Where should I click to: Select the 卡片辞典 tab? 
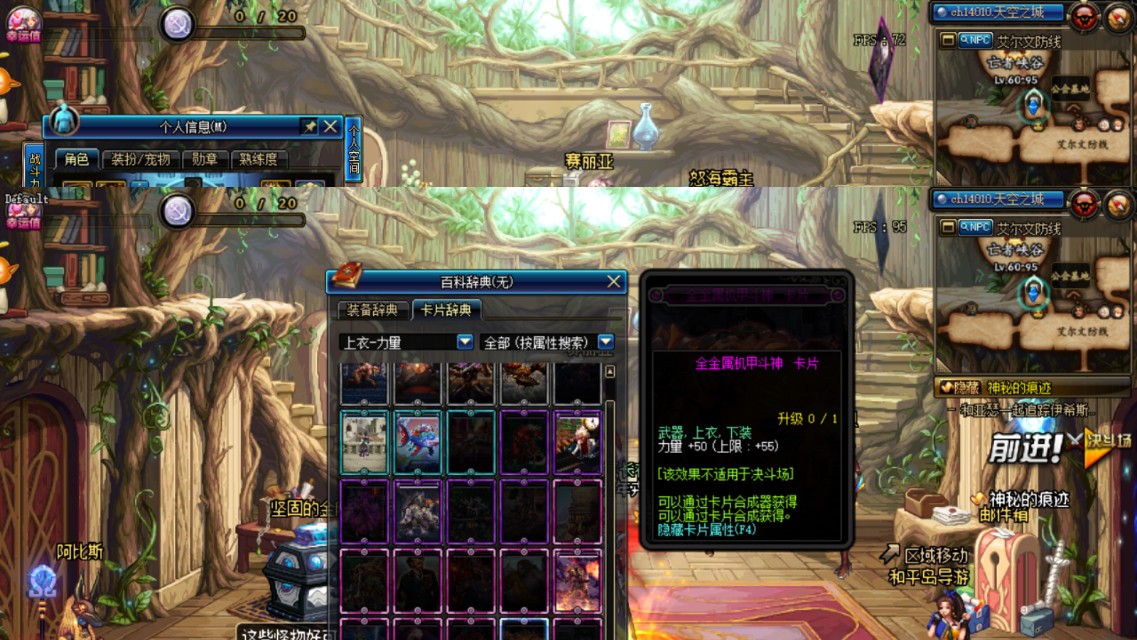tap(446, 310)
